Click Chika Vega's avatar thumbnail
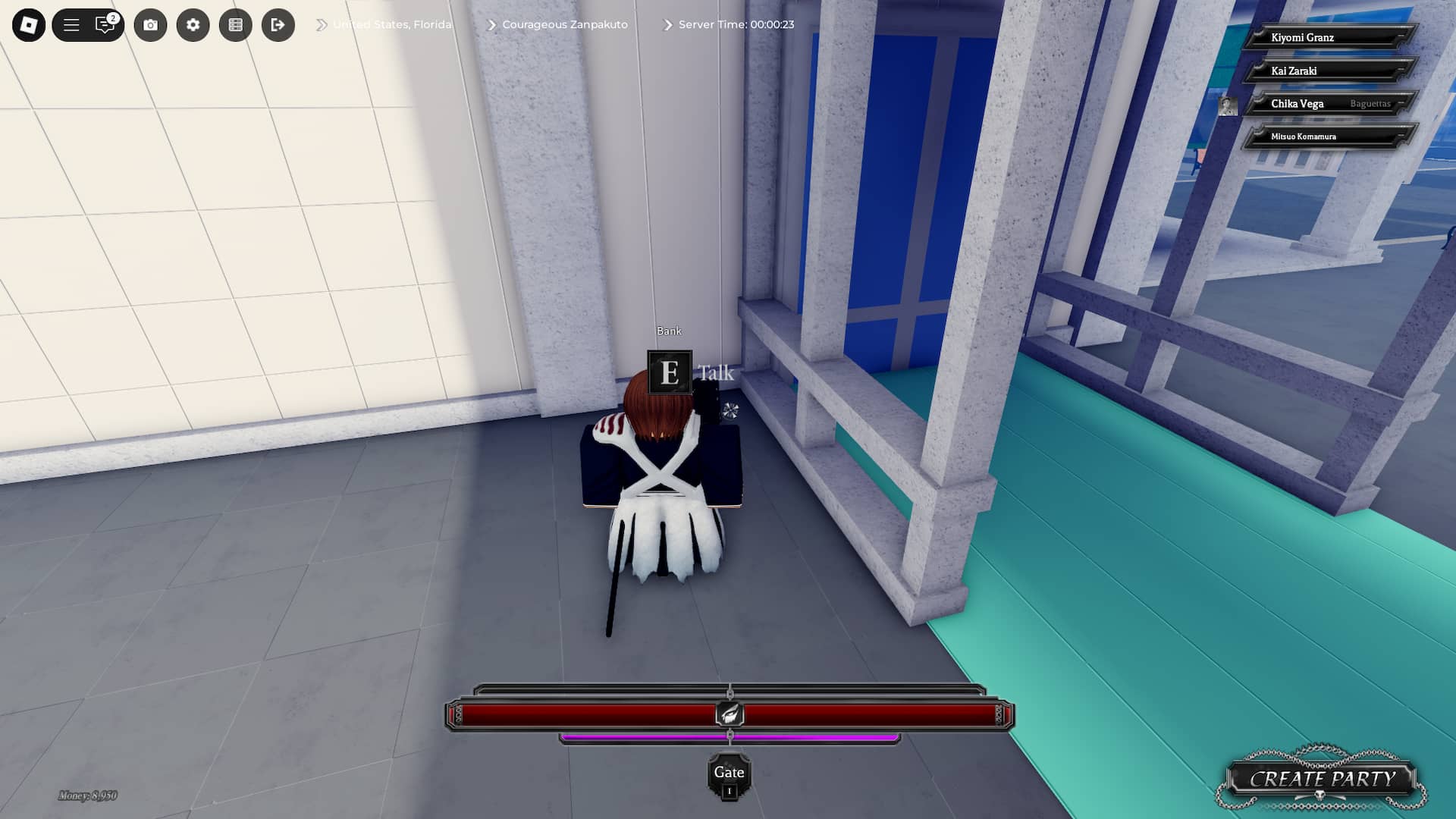The image size is (1456, 819). (x=1229, y=105)
